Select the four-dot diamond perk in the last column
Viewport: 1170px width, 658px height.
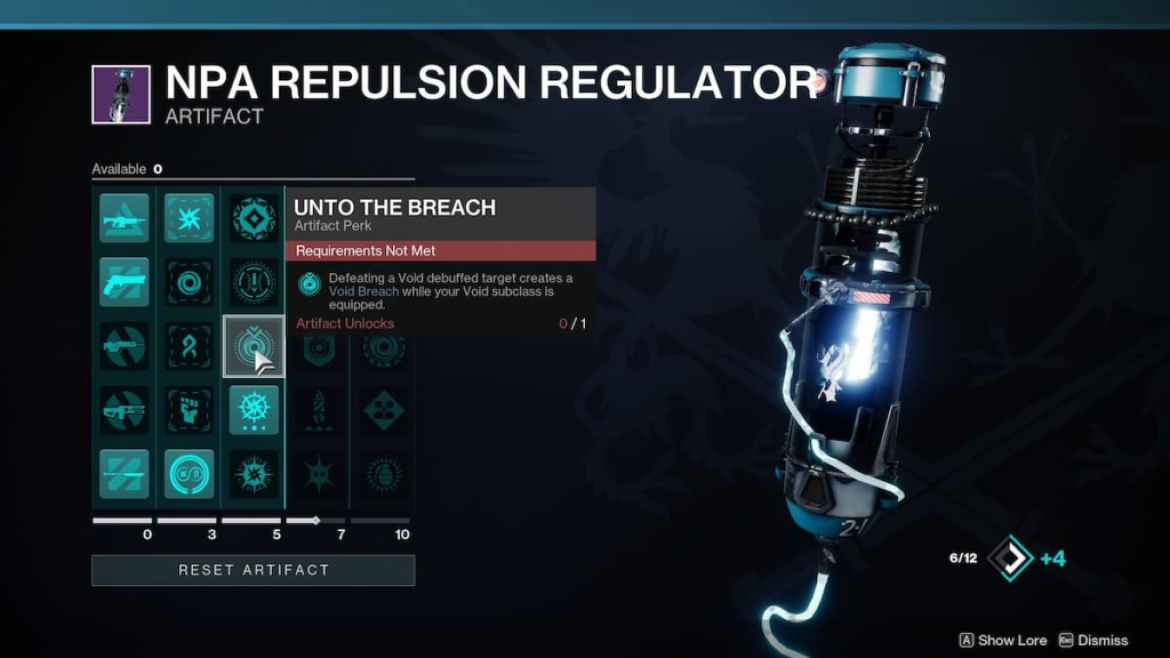(x=383, y=410)
